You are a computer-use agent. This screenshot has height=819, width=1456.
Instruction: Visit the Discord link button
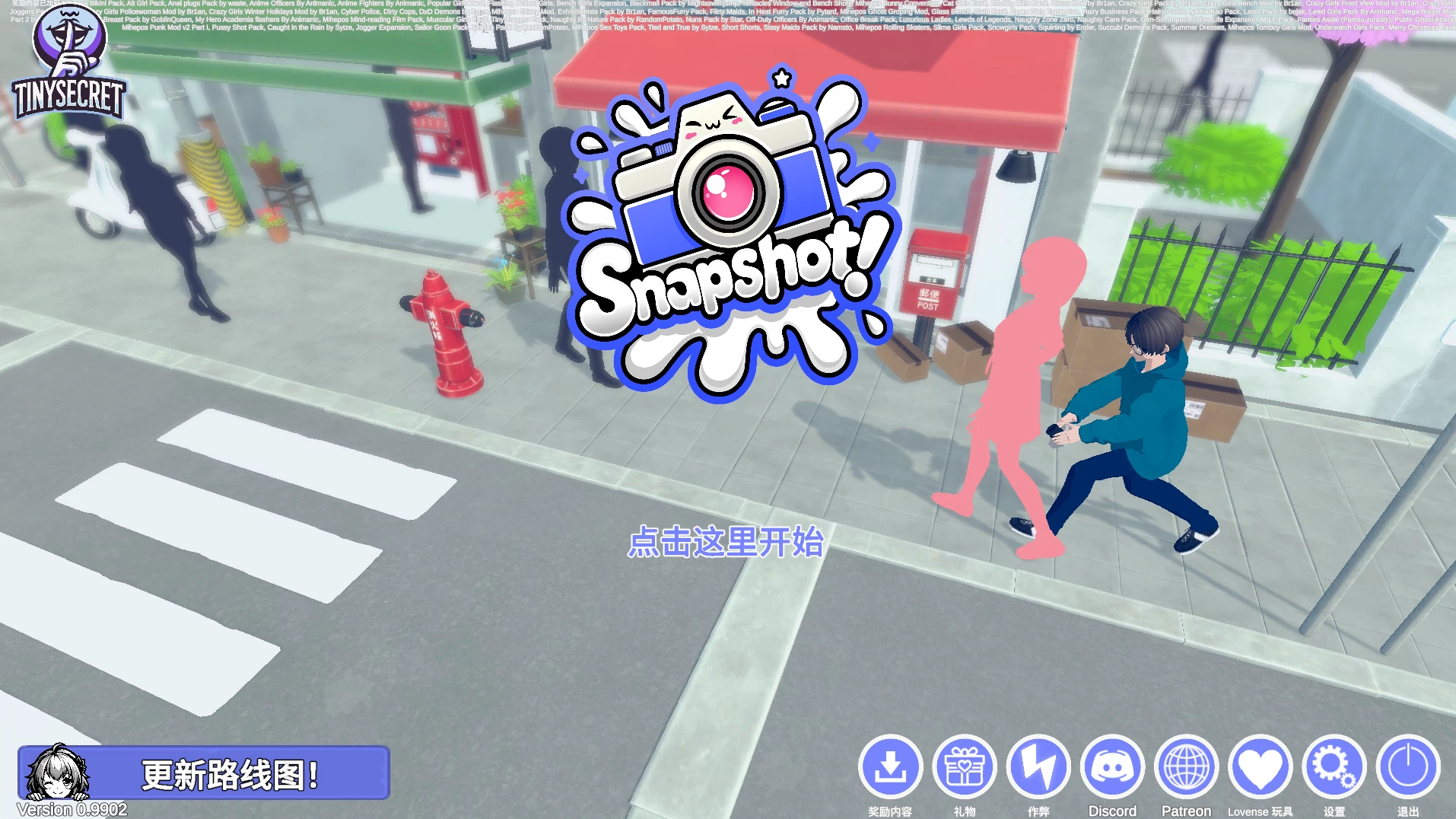pos(1112,766)
